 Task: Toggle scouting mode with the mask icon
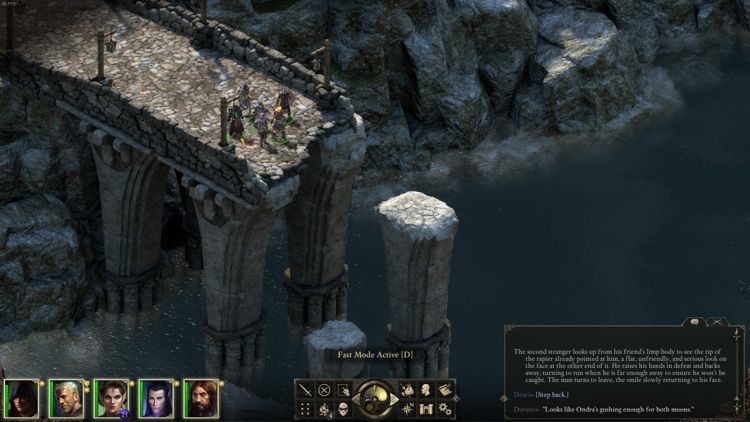(343, 408)
